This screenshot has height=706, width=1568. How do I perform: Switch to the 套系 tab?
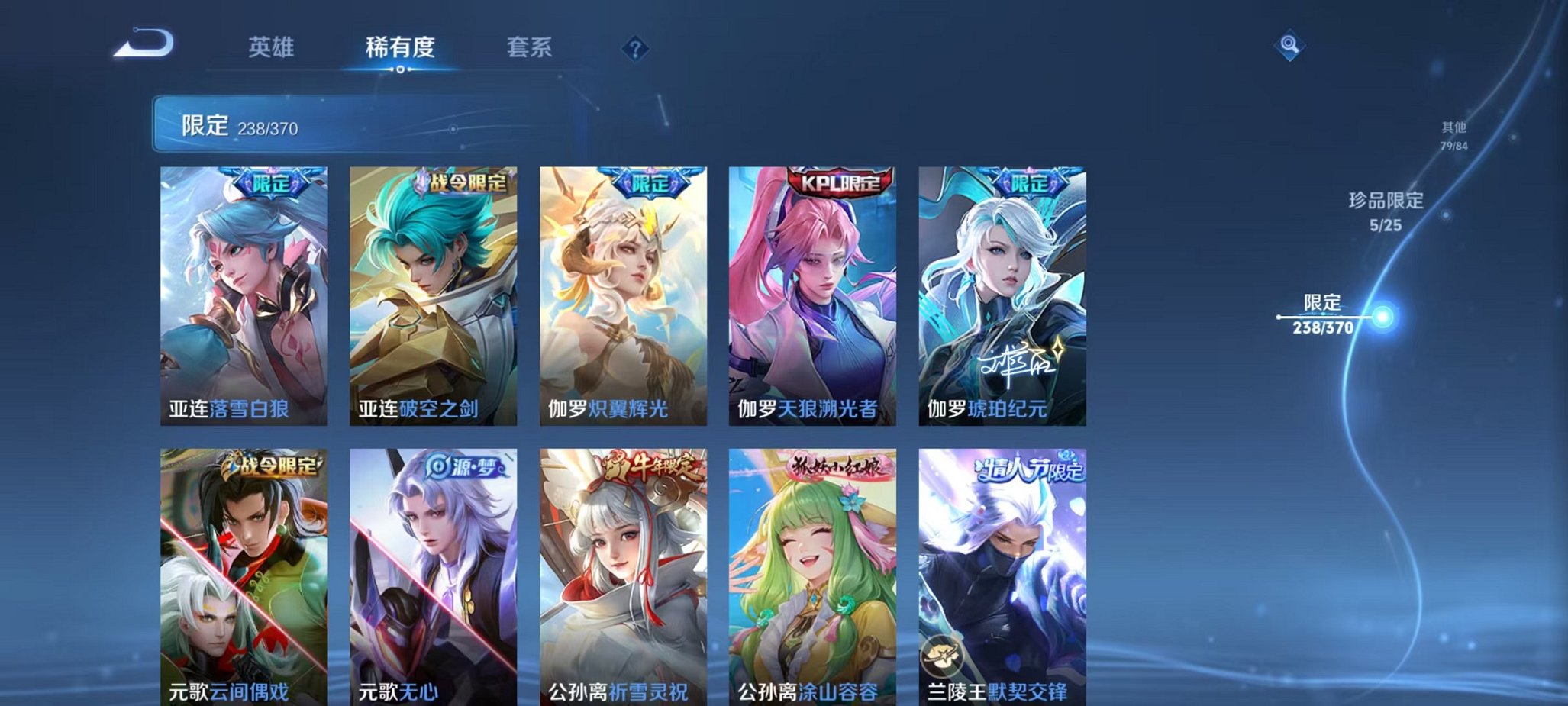pyautogui.click(x=529, y=47)
